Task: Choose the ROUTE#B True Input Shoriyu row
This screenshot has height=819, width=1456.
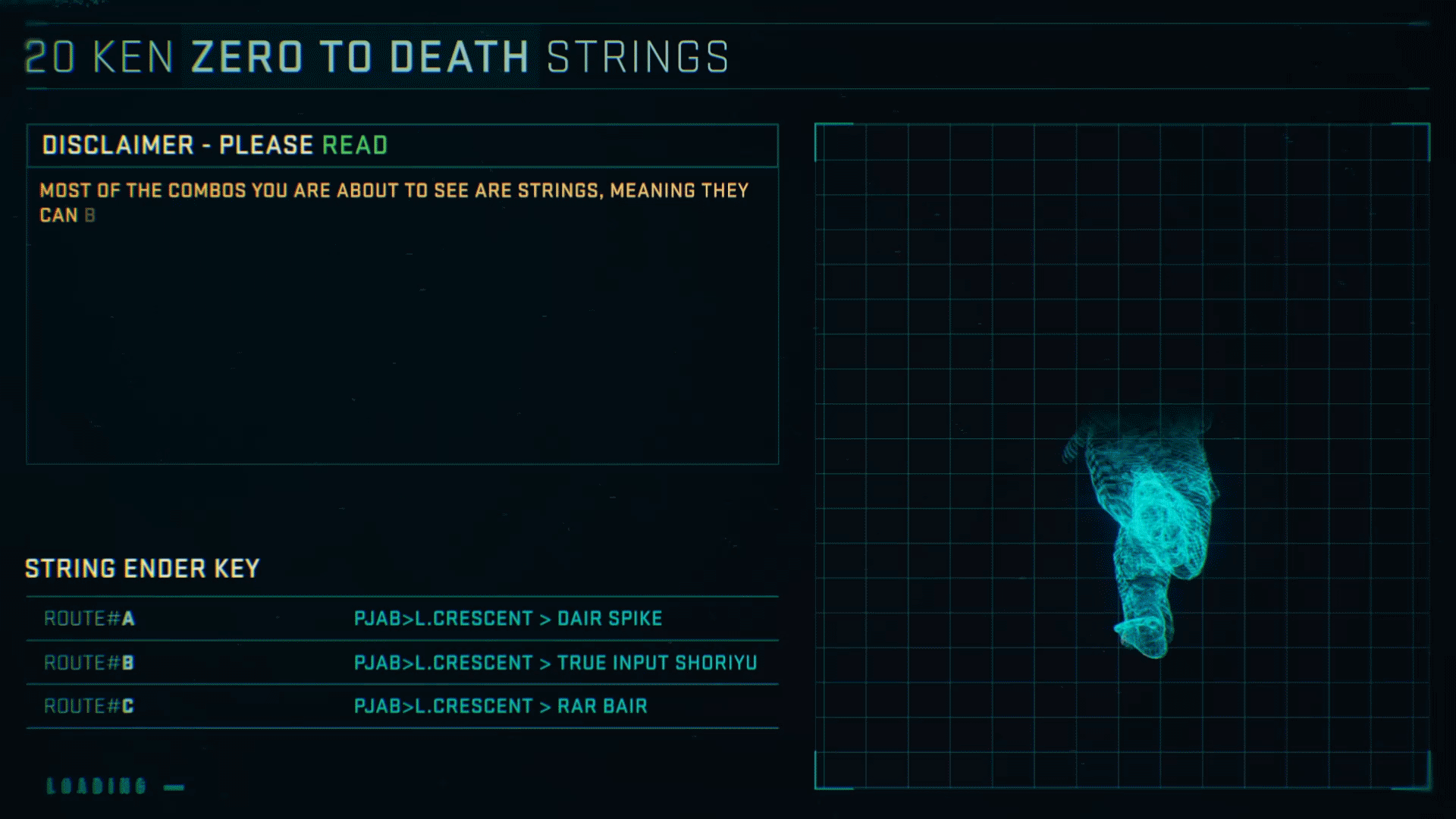Action: 402,663
